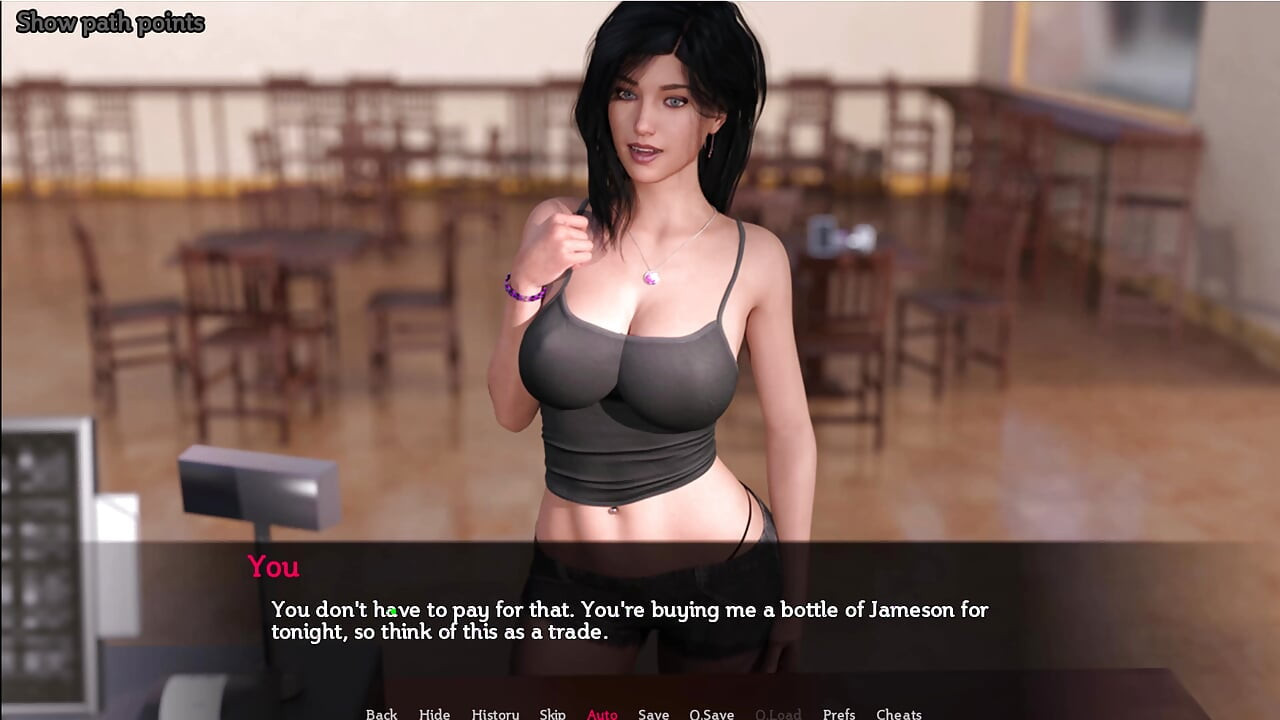Quick save with Q.Save
Image resolution: width=1280 pixels, height=720 pixels.
pyautogui.click(x=711, y=713)
